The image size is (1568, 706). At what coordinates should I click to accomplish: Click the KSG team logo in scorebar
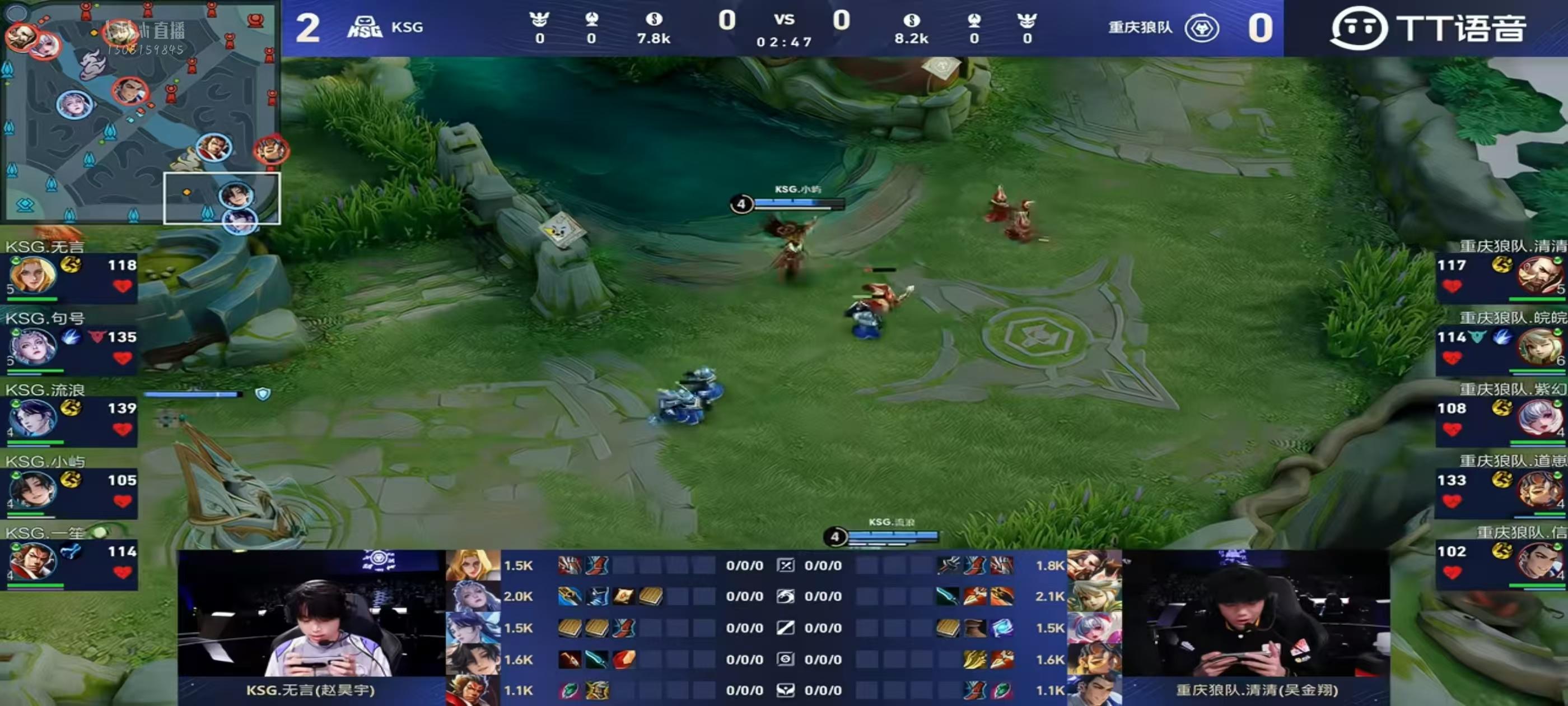click(x=365, y=27)
